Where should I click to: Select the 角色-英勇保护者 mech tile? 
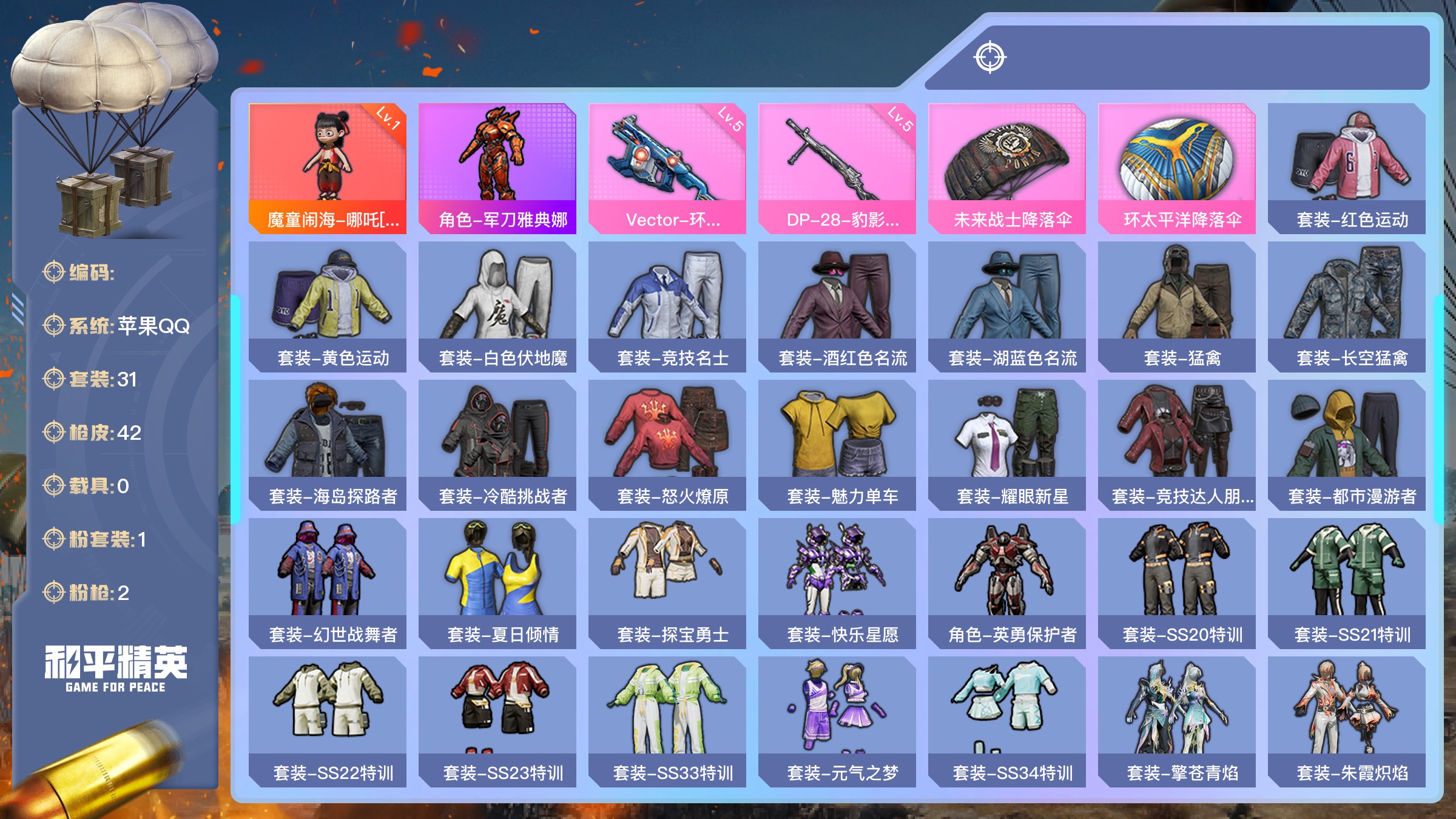[1007, 583]
